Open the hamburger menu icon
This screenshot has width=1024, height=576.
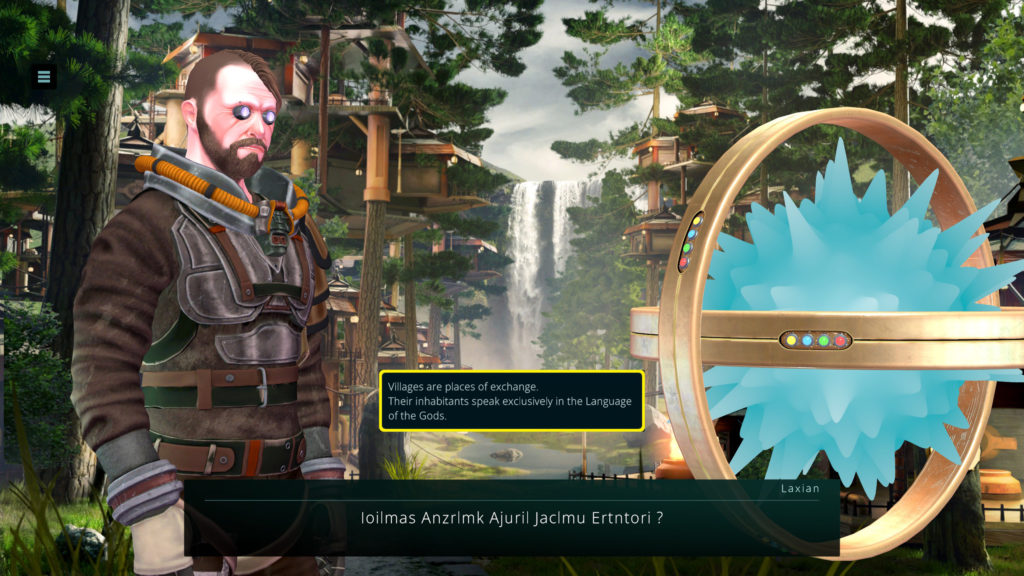(x=43, y=76)
